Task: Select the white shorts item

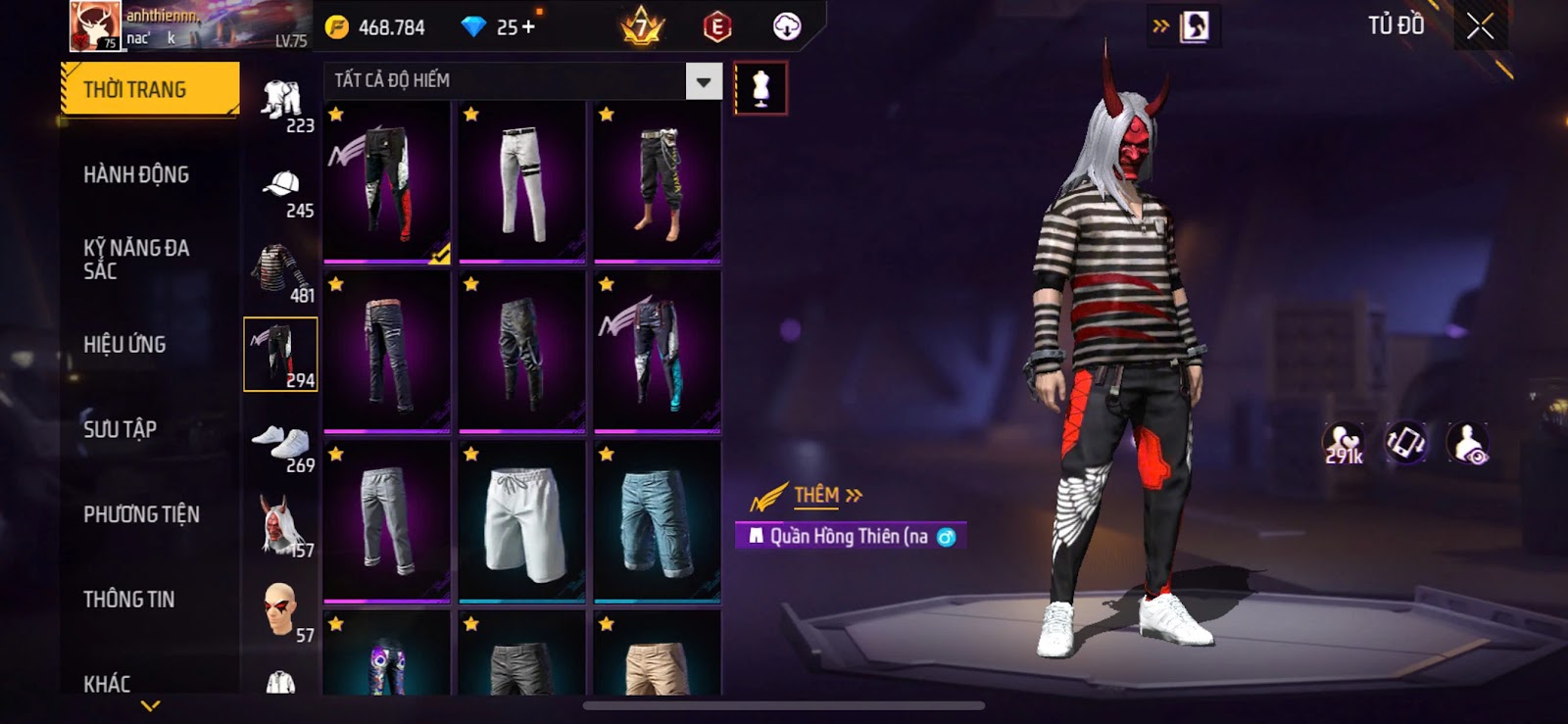Action: pyautogui.click(x=521, y=521)
